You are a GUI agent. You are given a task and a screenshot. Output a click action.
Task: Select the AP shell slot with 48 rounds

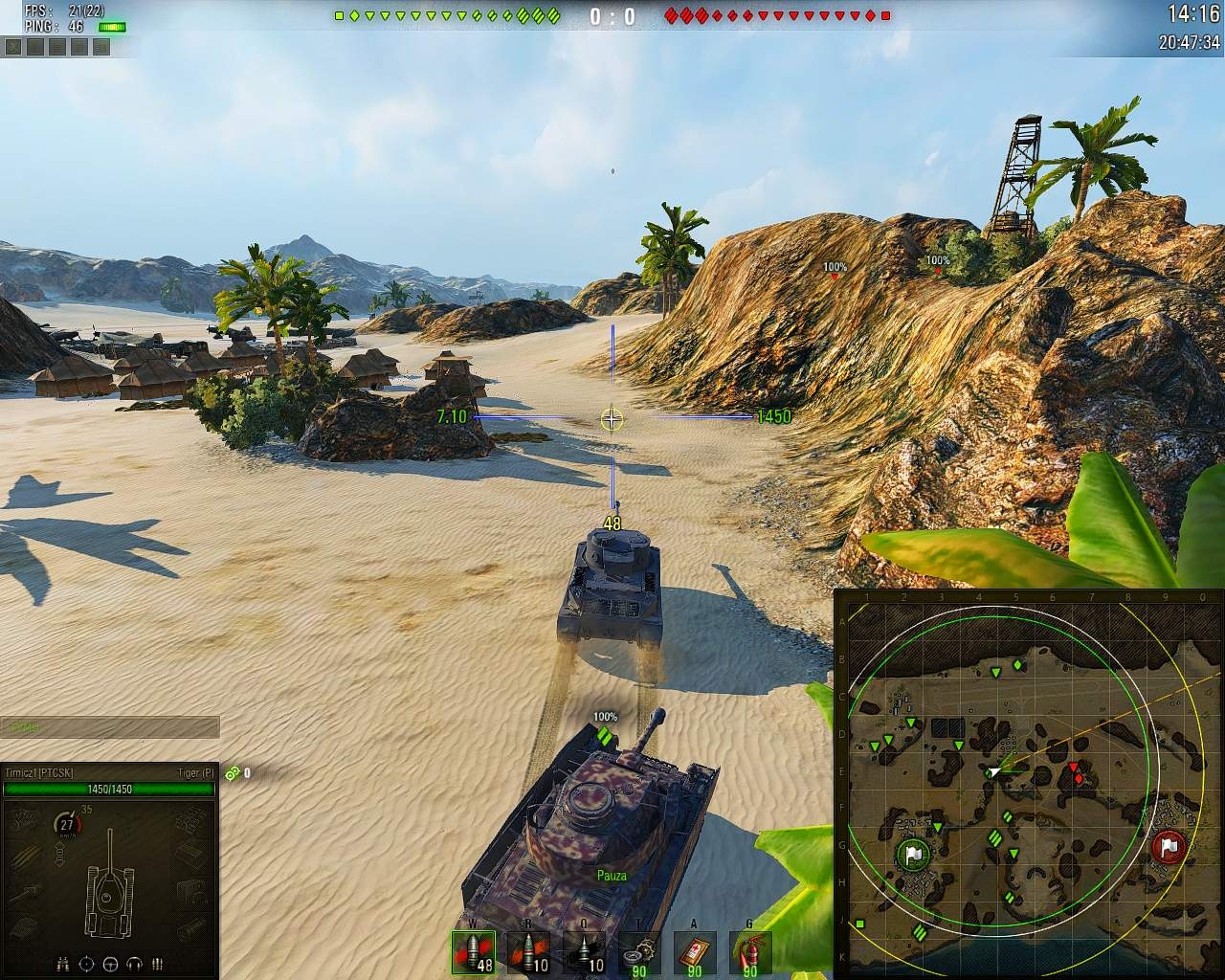click(x=474, y=953)
